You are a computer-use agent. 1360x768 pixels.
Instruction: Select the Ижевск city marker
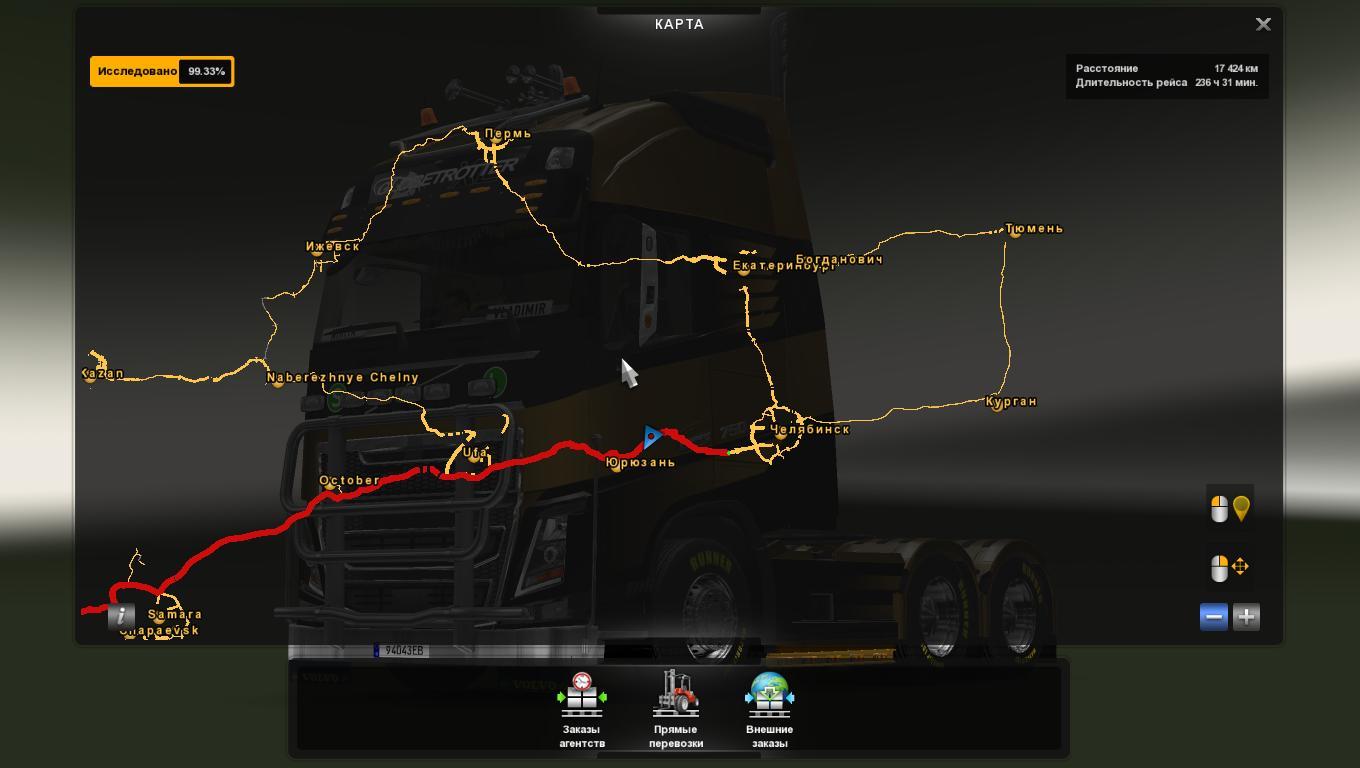click(318, 251)
